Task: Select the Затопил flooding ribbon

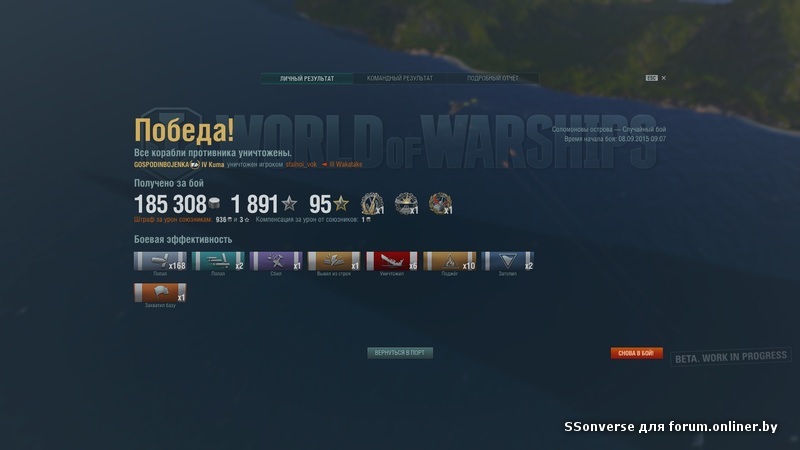Action: [x=508, y=262]
